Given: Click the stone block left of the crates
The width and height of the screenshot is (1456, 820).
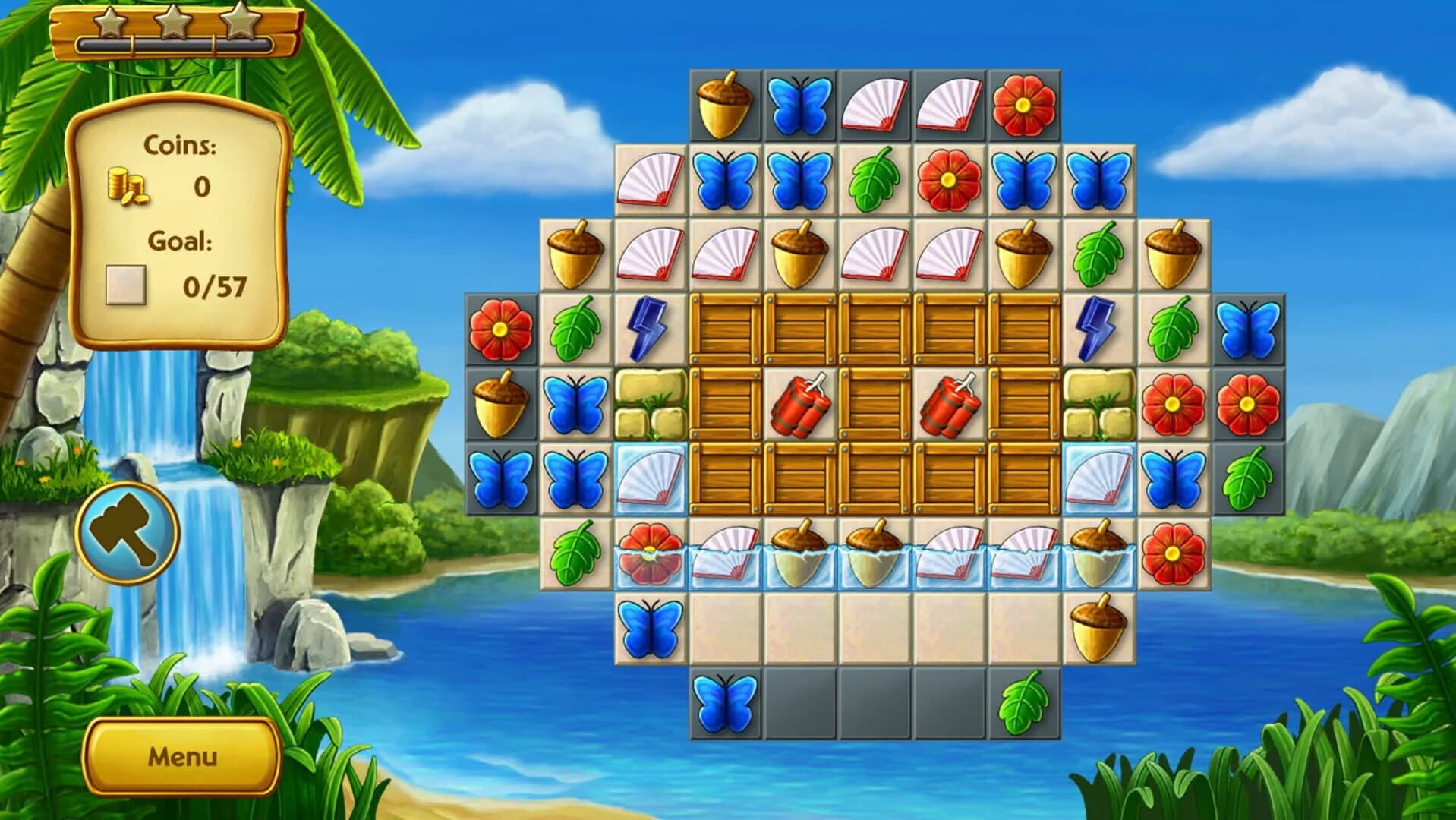Looking at the screenshot, I should coord(651,405).
